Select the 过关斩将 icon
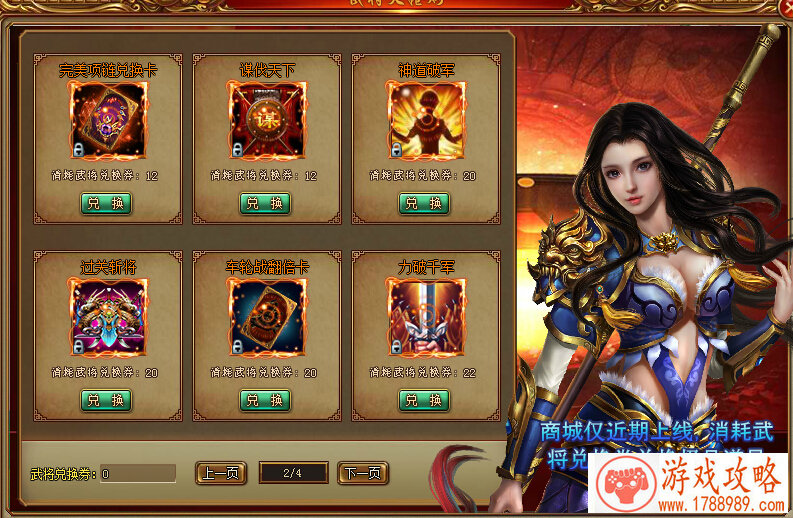793x518 pixels. [108, 317]
